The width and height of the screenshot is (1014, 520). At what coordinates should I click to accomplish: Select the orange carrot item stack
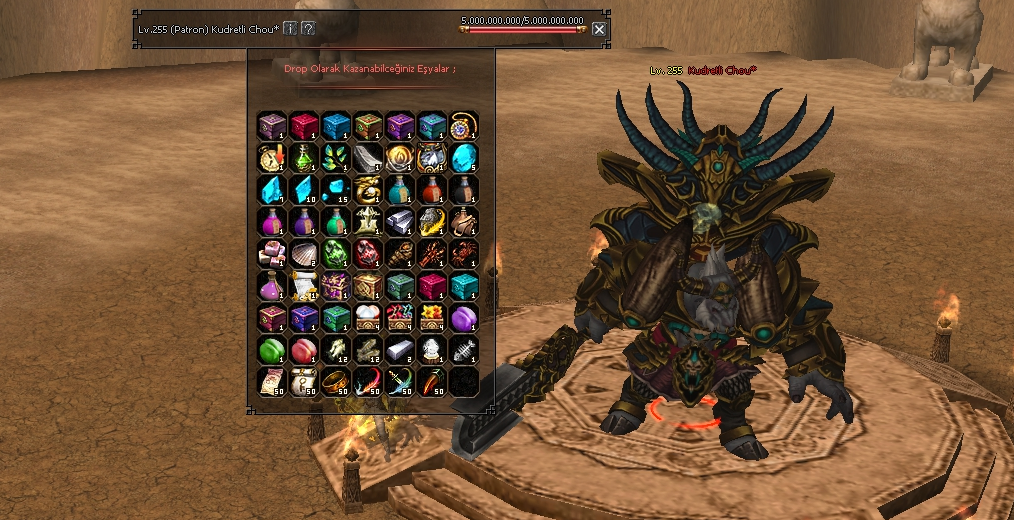point(432,381)
